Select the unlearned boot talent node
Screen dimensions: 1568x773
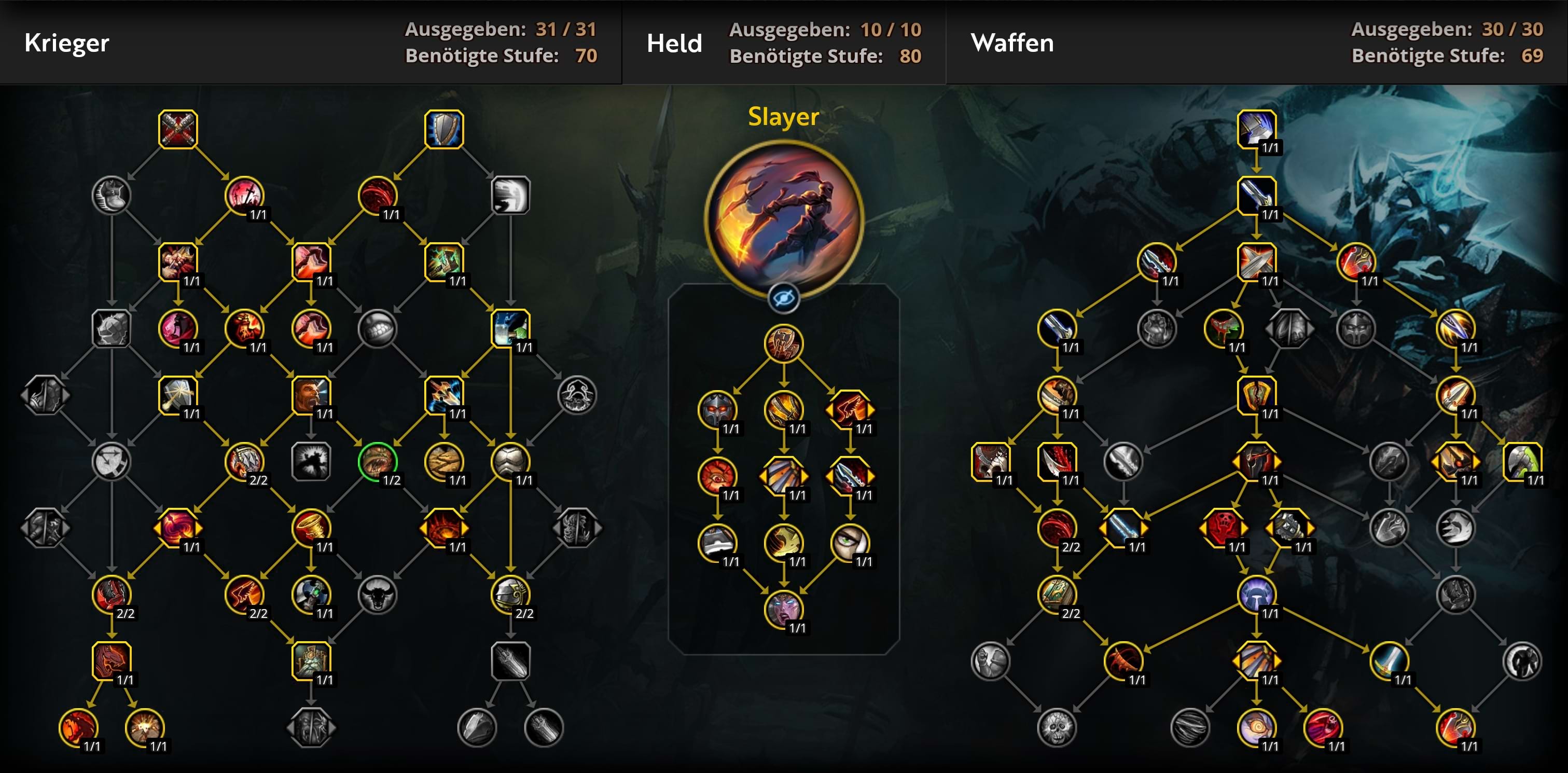point(112,196)
